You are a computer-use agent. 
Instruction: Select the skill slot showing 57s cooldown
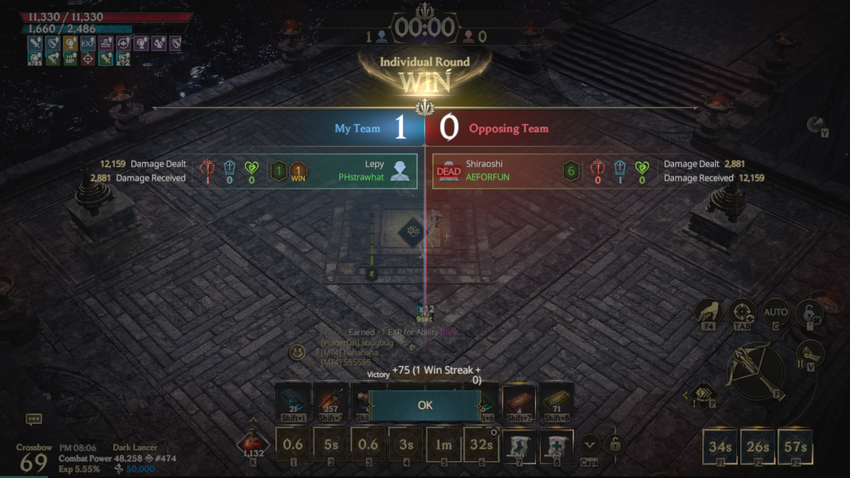point(795,446)
